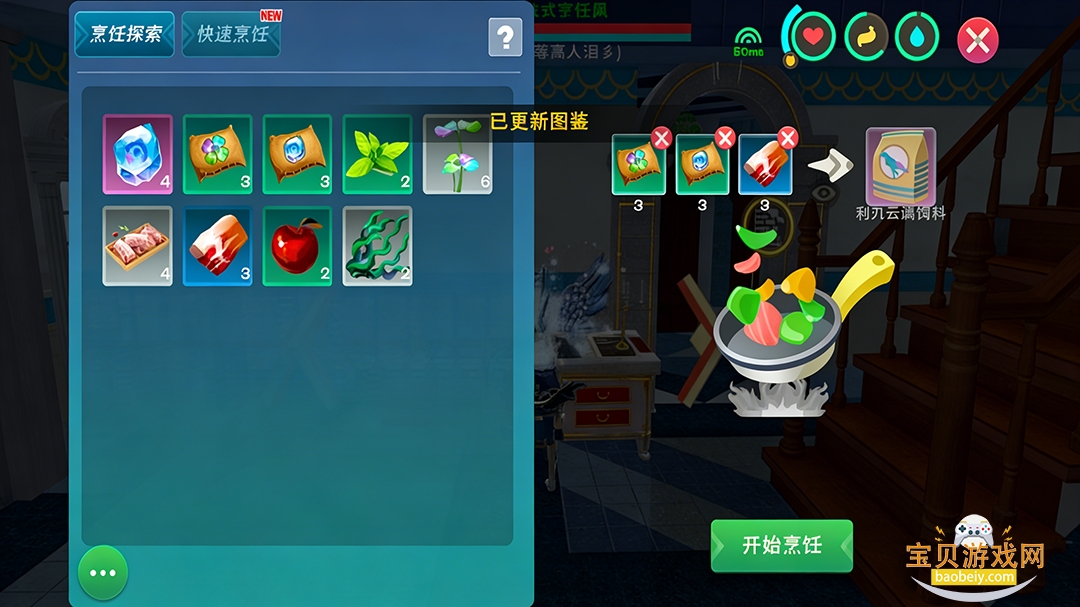This screenshot has height=607, width=1080.
Task: Close the cooking screen with the red X
Action: [977, 41]
